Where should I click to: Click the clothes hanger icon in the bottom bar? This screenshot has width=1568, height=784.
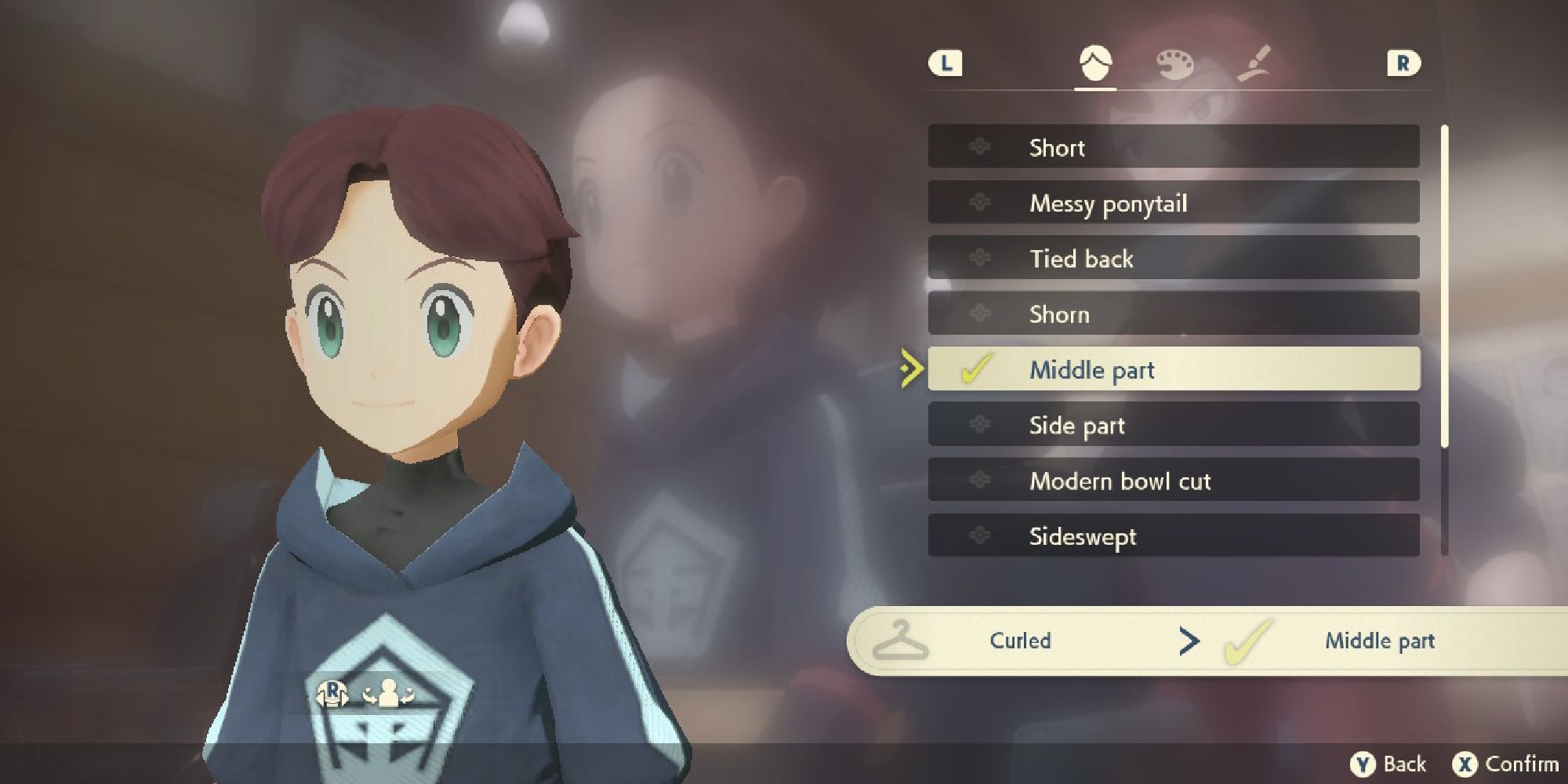903,641
